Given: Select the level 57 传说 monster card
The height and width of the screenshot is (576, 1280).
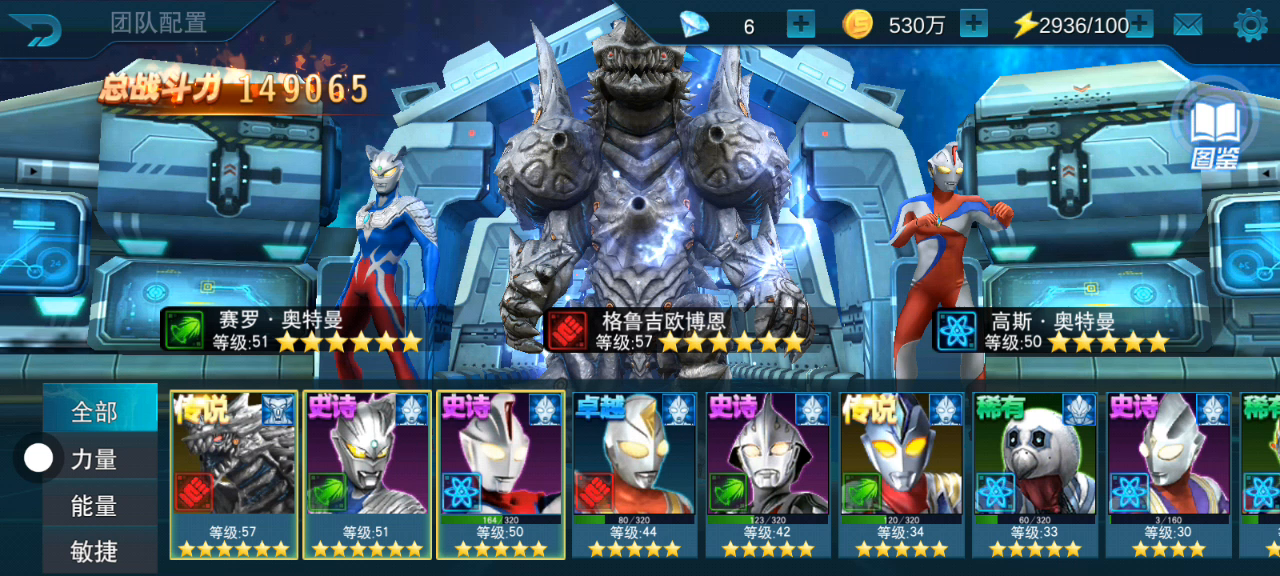Looking at the screenshot, I should click(x=234, y=474).
